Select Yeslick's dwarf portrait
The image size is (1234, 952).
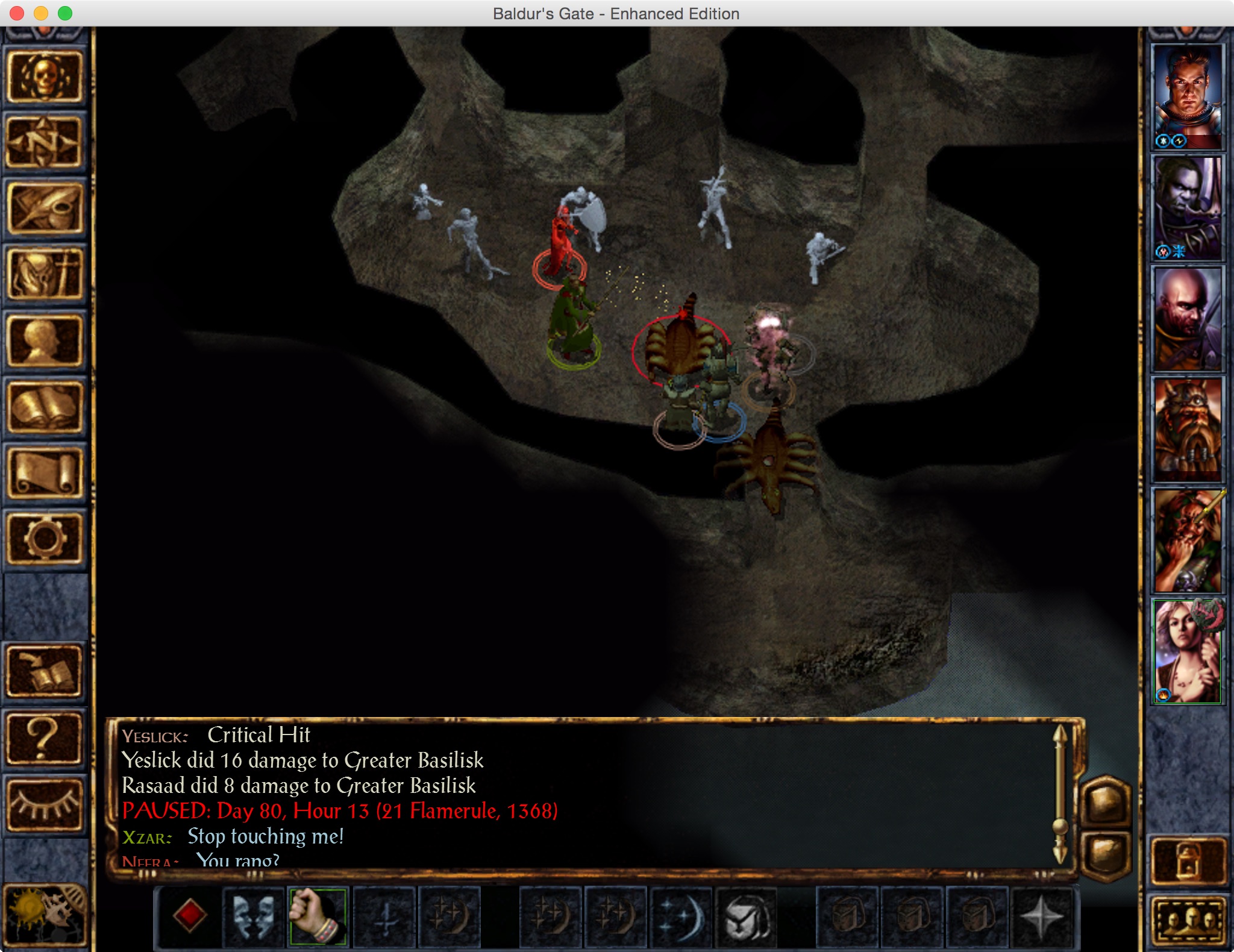pos(1187,430)
